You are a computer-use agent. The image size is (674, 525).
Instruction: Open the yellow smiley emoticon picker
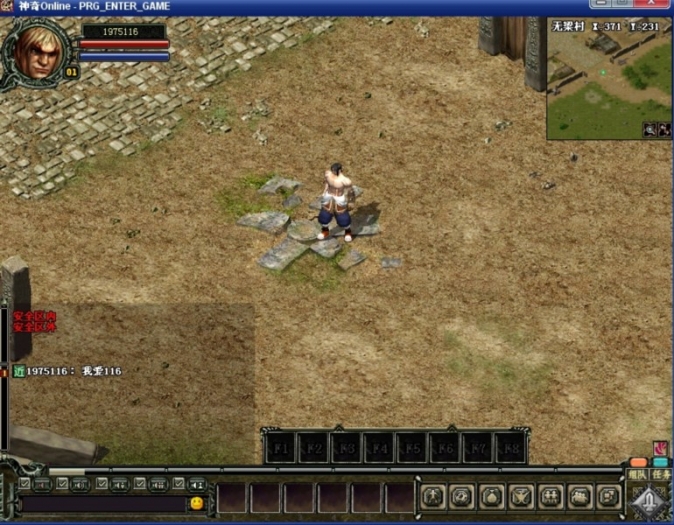197,503
